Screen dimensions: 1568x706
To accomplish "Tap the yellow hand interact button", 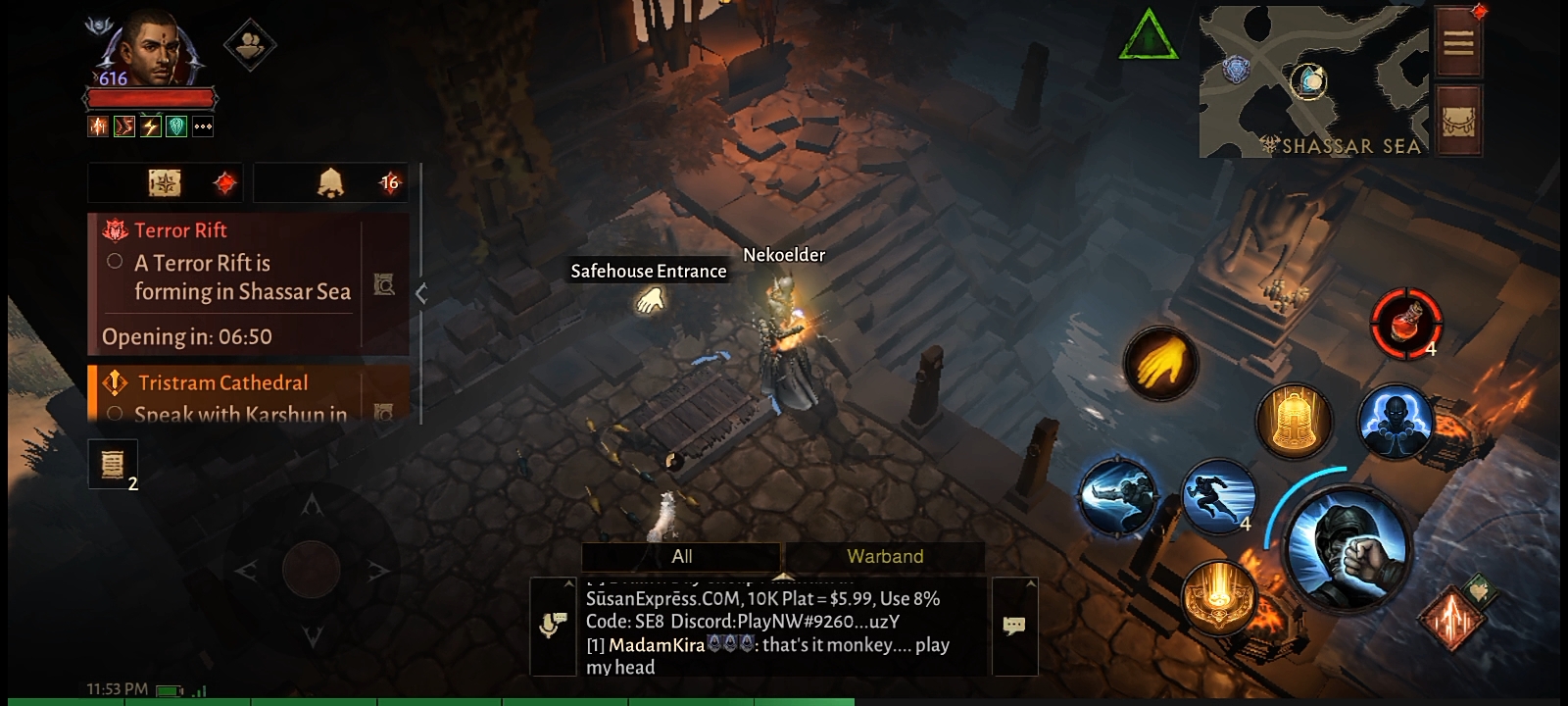I will (1160, 363).
